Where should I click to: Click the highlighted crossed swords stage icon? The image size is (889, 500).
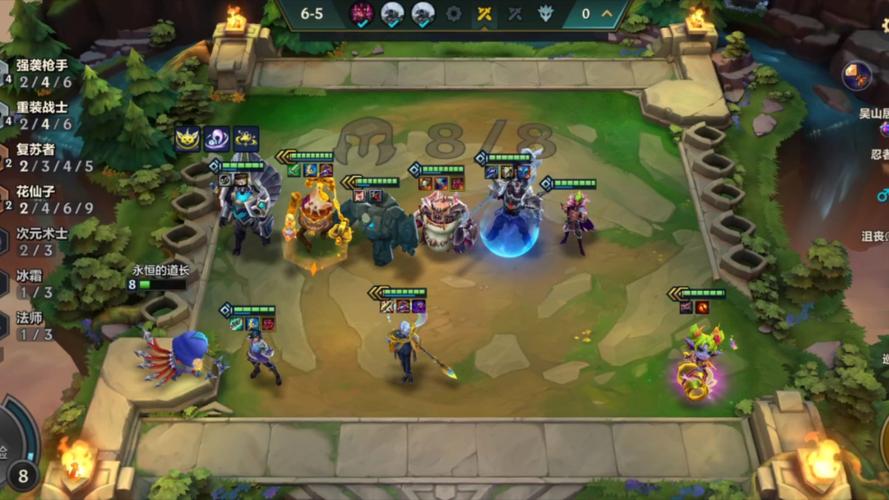485,14
